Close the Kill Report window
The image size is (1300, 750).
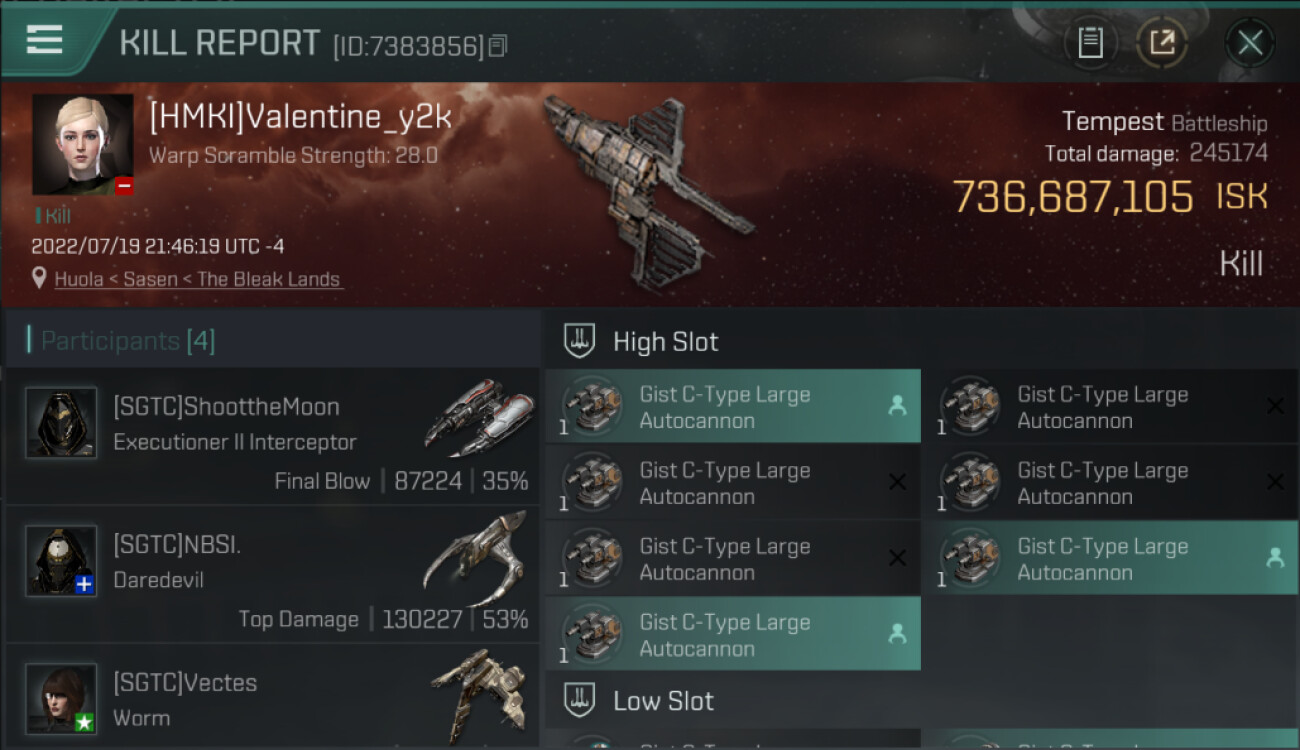(x=1249, y=42)
